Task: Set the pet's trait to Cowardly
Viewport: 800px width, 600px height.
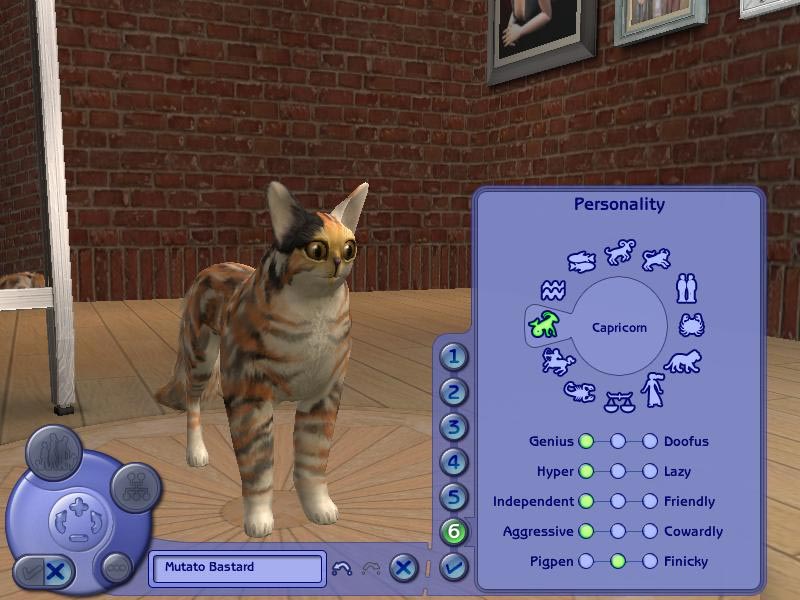Action: tap(650, 531)
